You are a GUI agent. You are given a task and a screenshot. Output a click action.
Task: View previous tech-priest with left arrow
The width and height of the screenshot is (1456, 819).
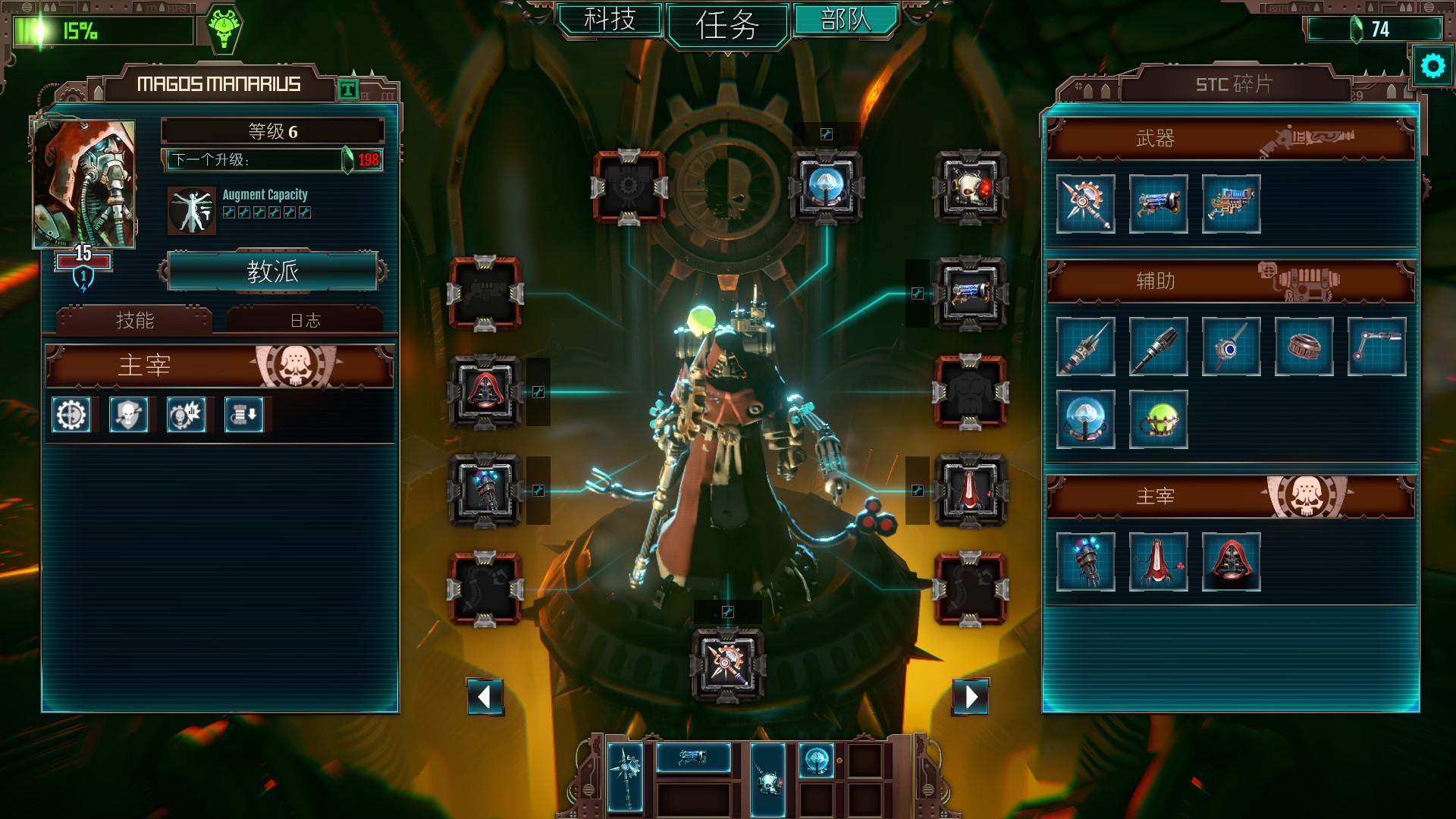(485, 696)
